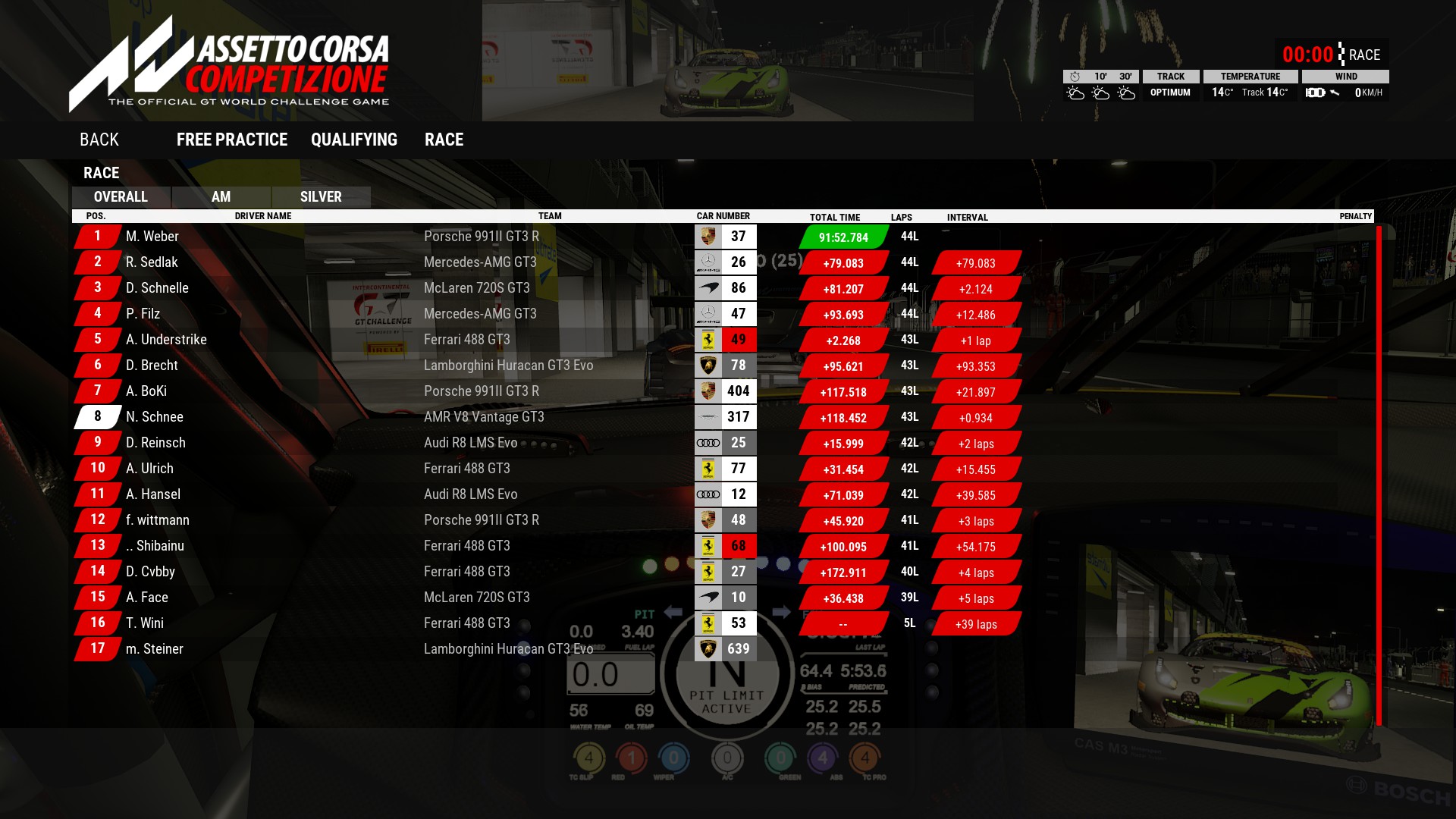Click D. Reinsch's Audi R8 row
The height and width of the screenshot is (819, 1456).
pos(155,443)
